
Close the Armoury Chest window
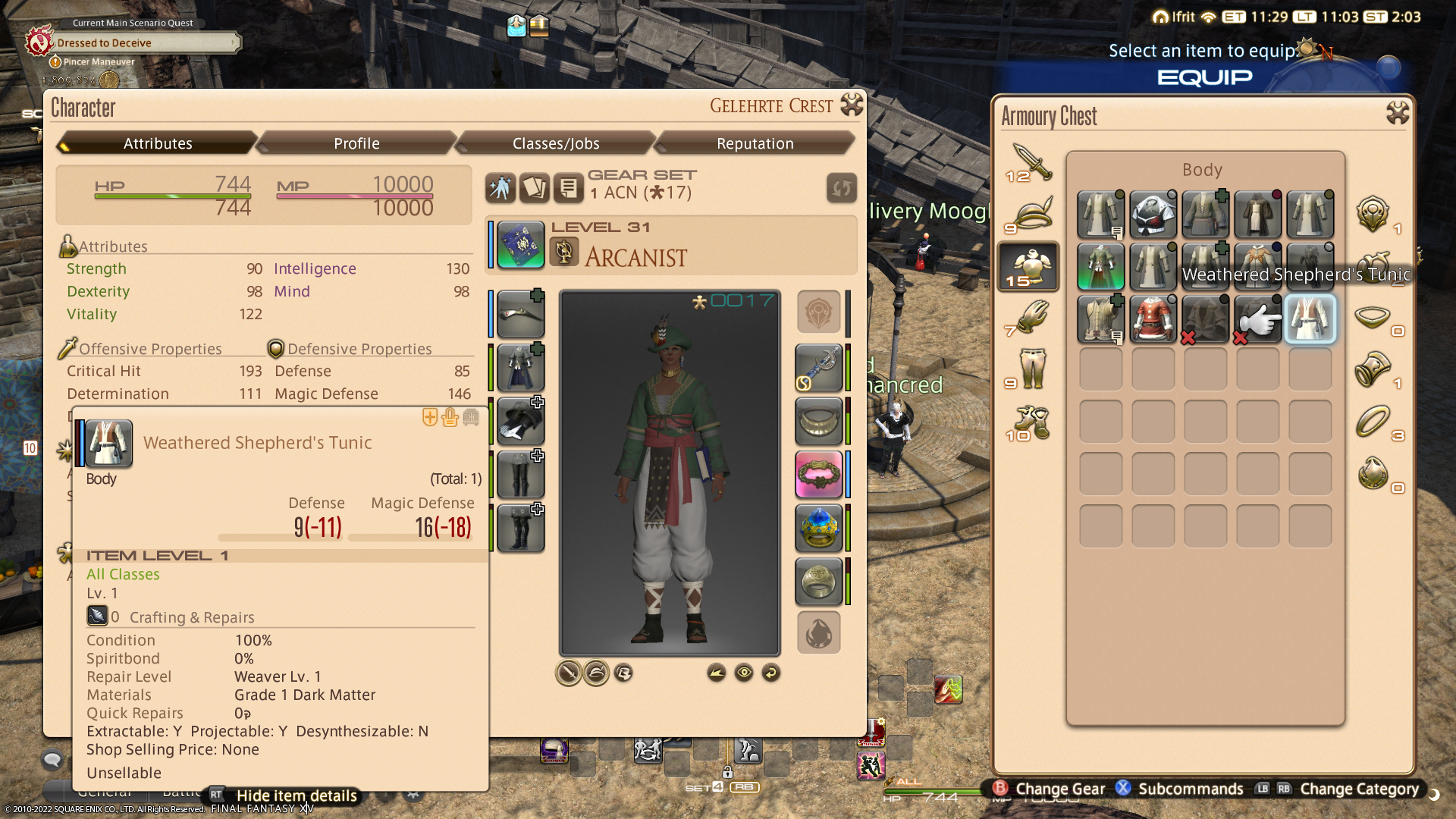tap(1397, 114)
